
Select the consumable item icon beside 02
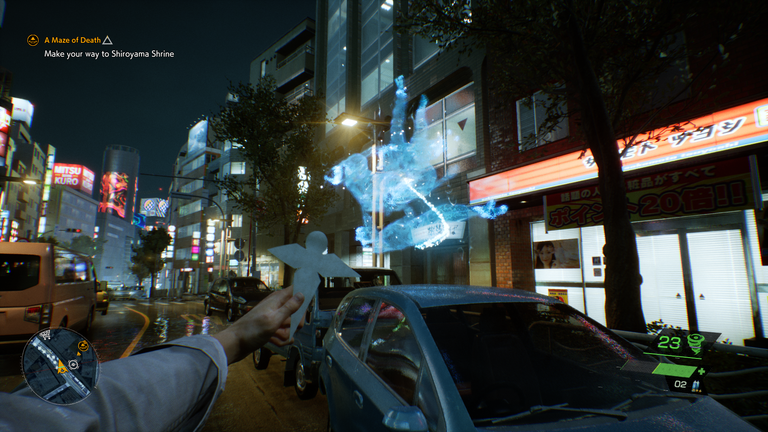click(x=698, y=384)
